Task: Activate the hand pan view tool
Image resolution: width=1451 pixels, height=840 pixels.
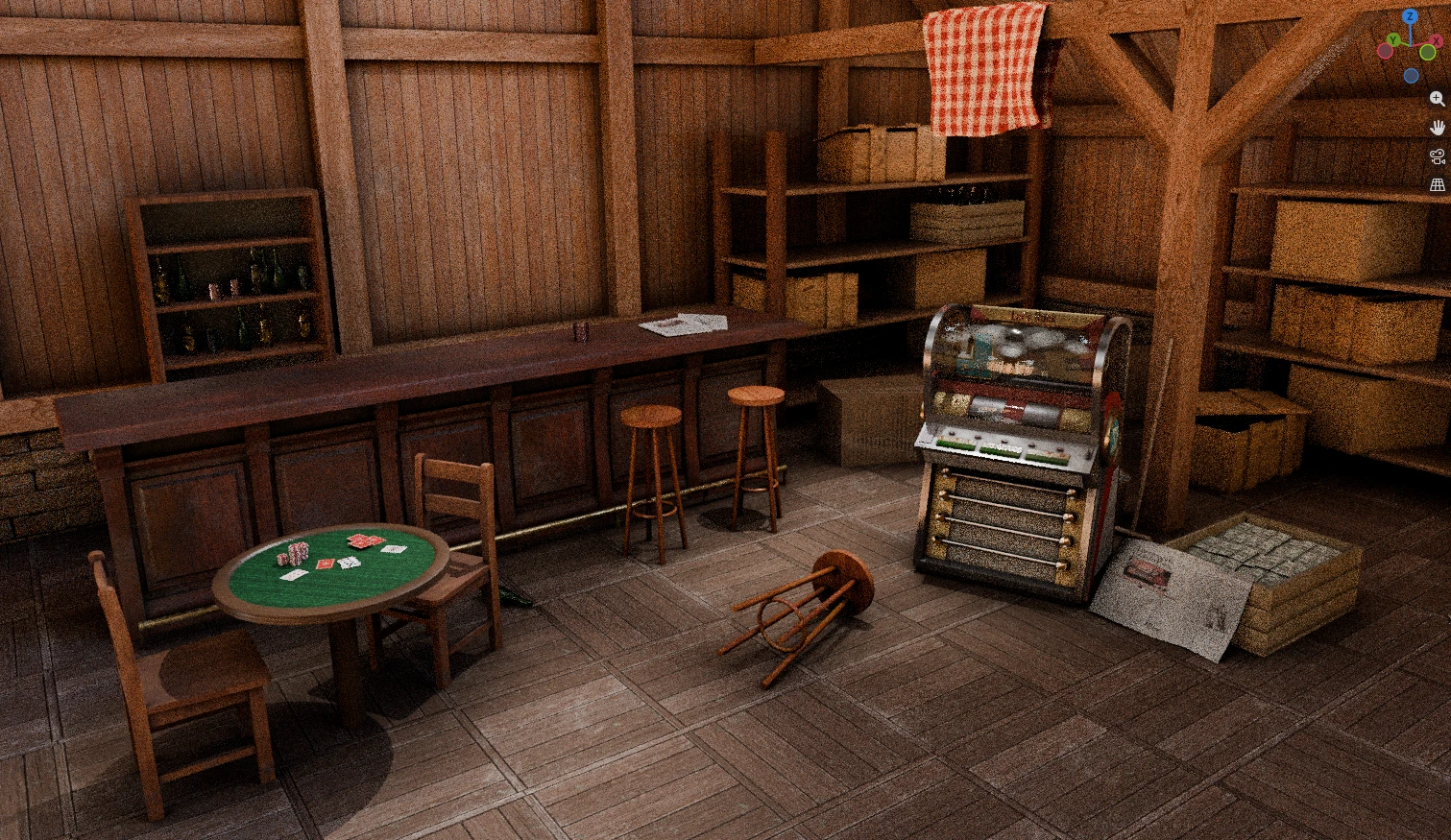Action: 1437,128
